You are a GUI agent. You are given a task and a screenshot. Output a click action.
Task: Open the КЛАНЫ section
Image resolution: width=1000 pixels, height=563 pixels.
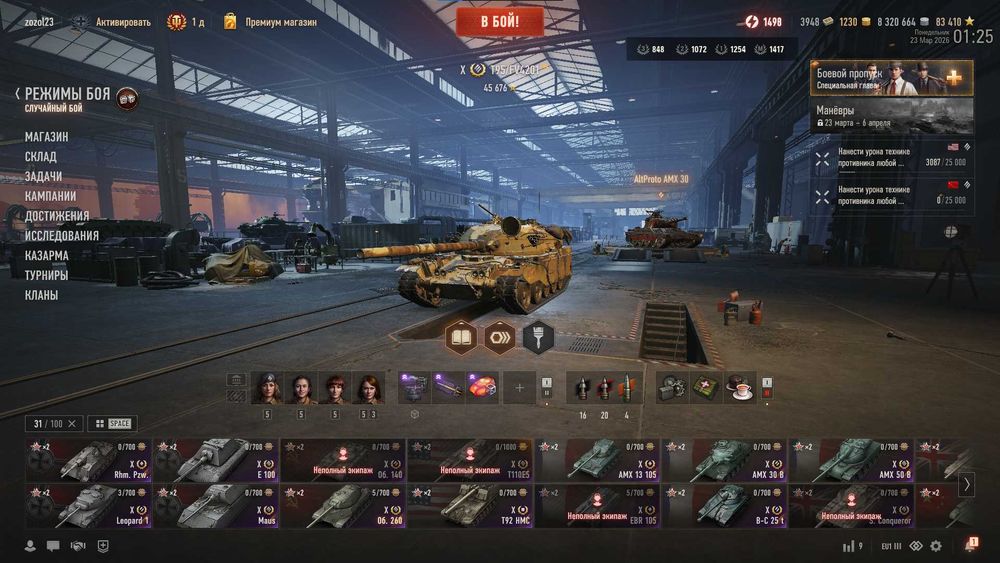42,295
